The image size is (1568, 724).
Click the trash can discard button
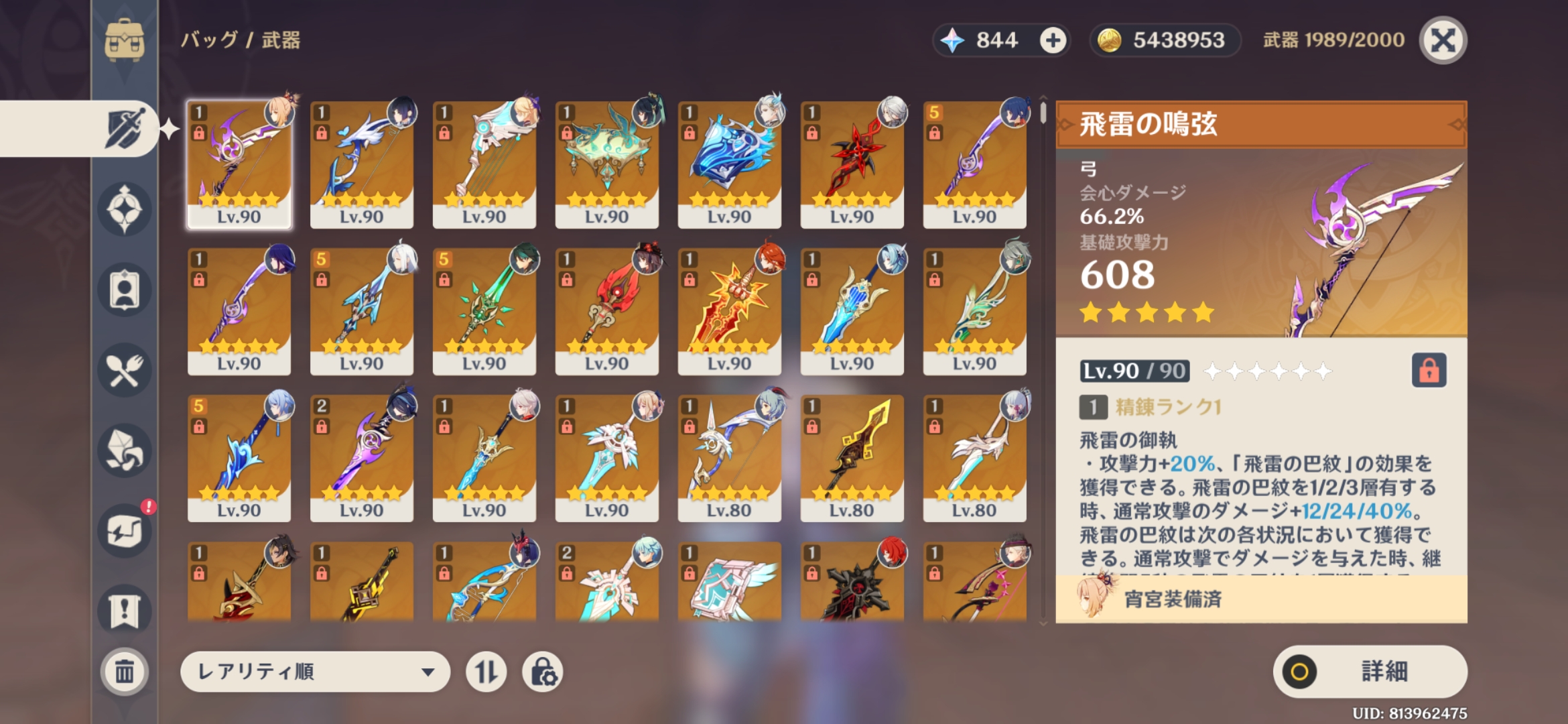[125, 671]
